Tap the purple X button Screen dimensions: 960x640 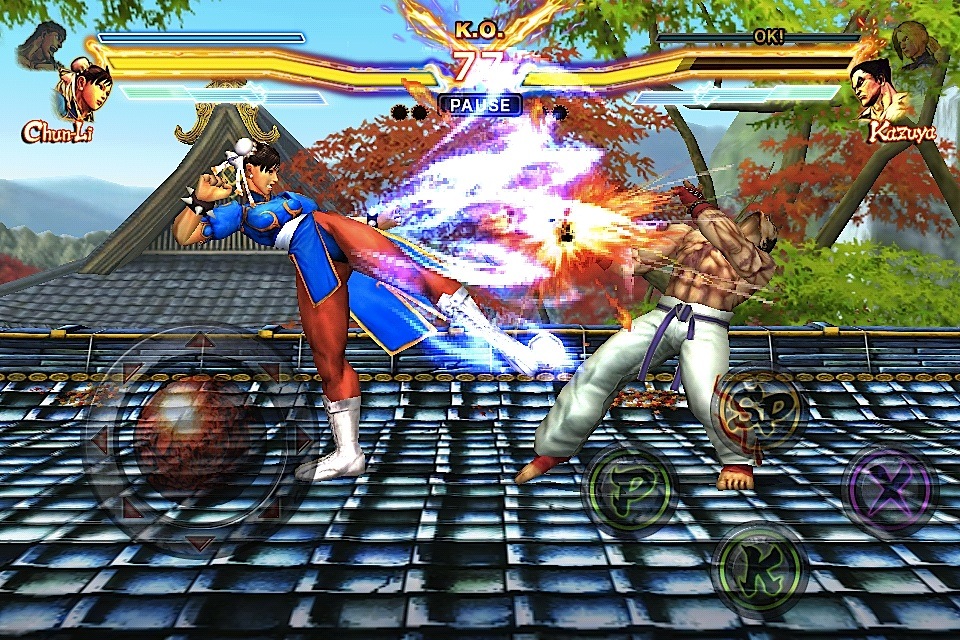(x=889, y=491)
